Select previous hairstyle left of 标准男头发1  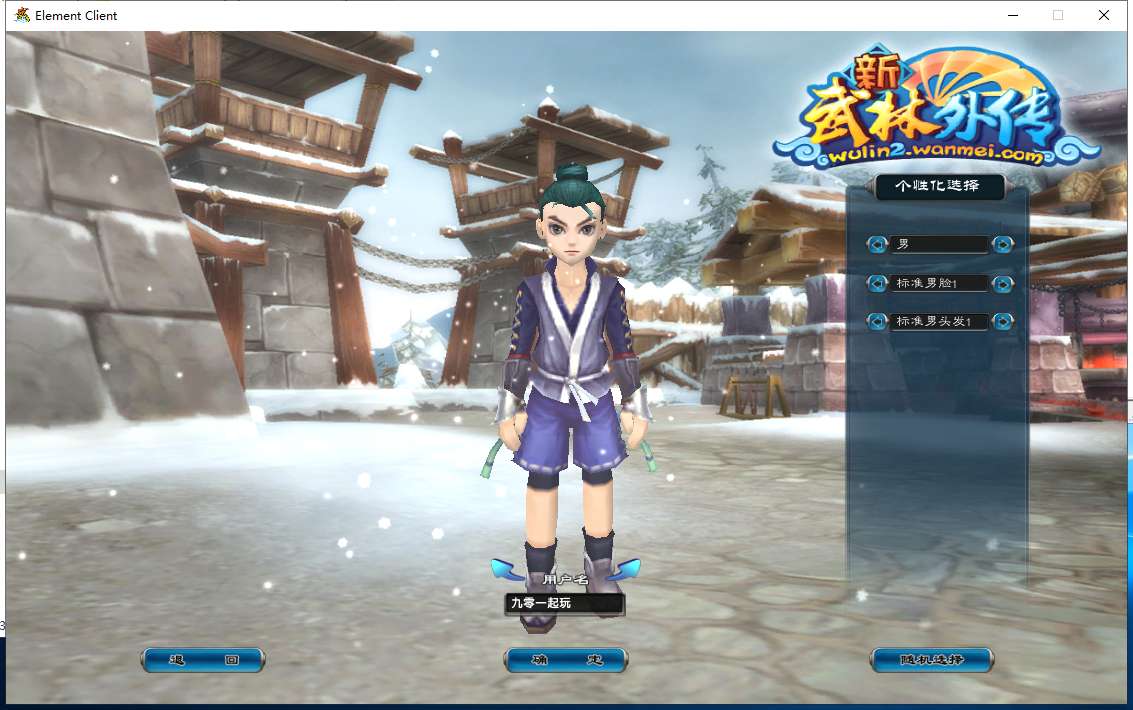coord(877,321)
